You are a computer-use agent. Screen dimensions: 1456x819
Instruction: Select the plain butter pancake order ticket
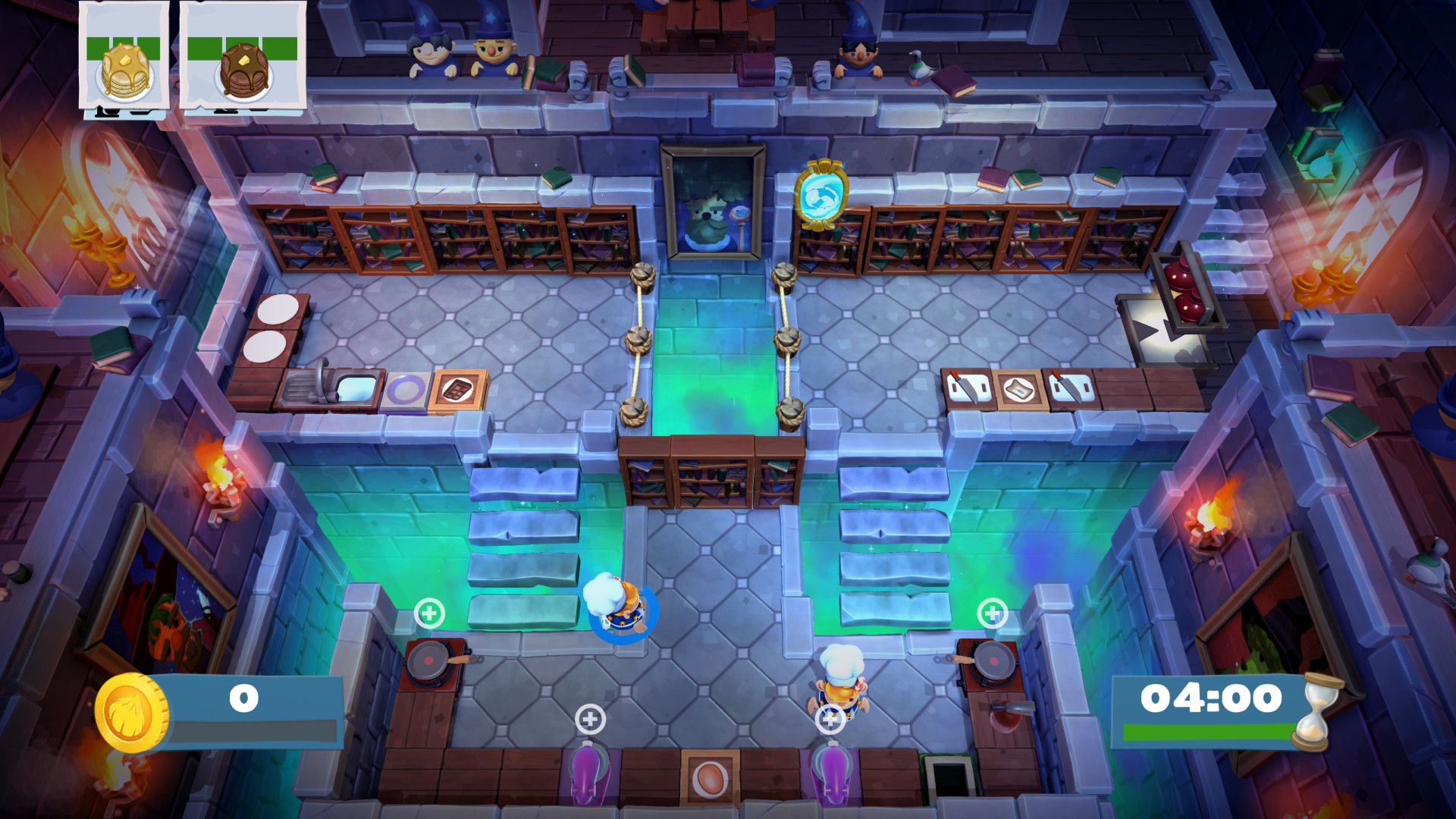pos(124,57)
